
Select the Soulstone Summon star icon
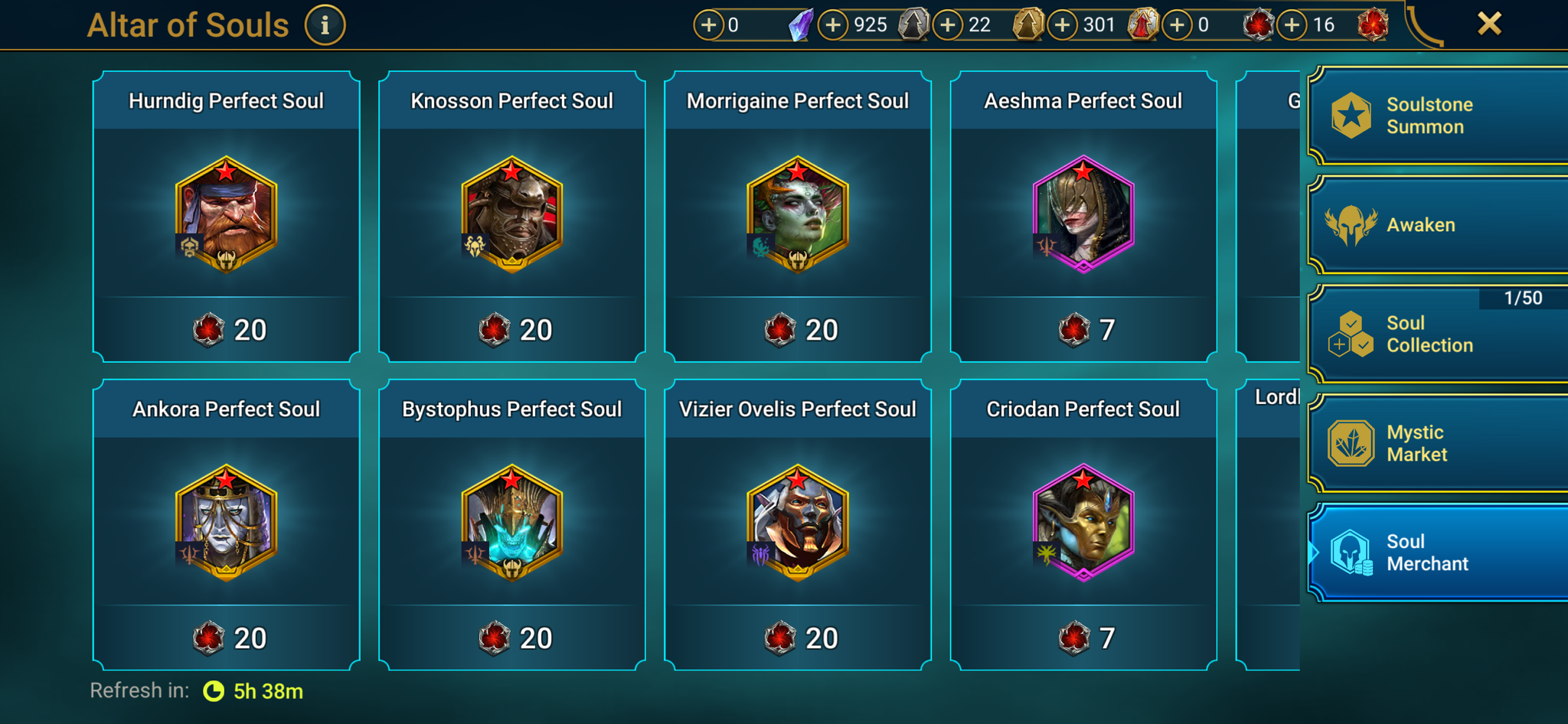coord(1352,116)
